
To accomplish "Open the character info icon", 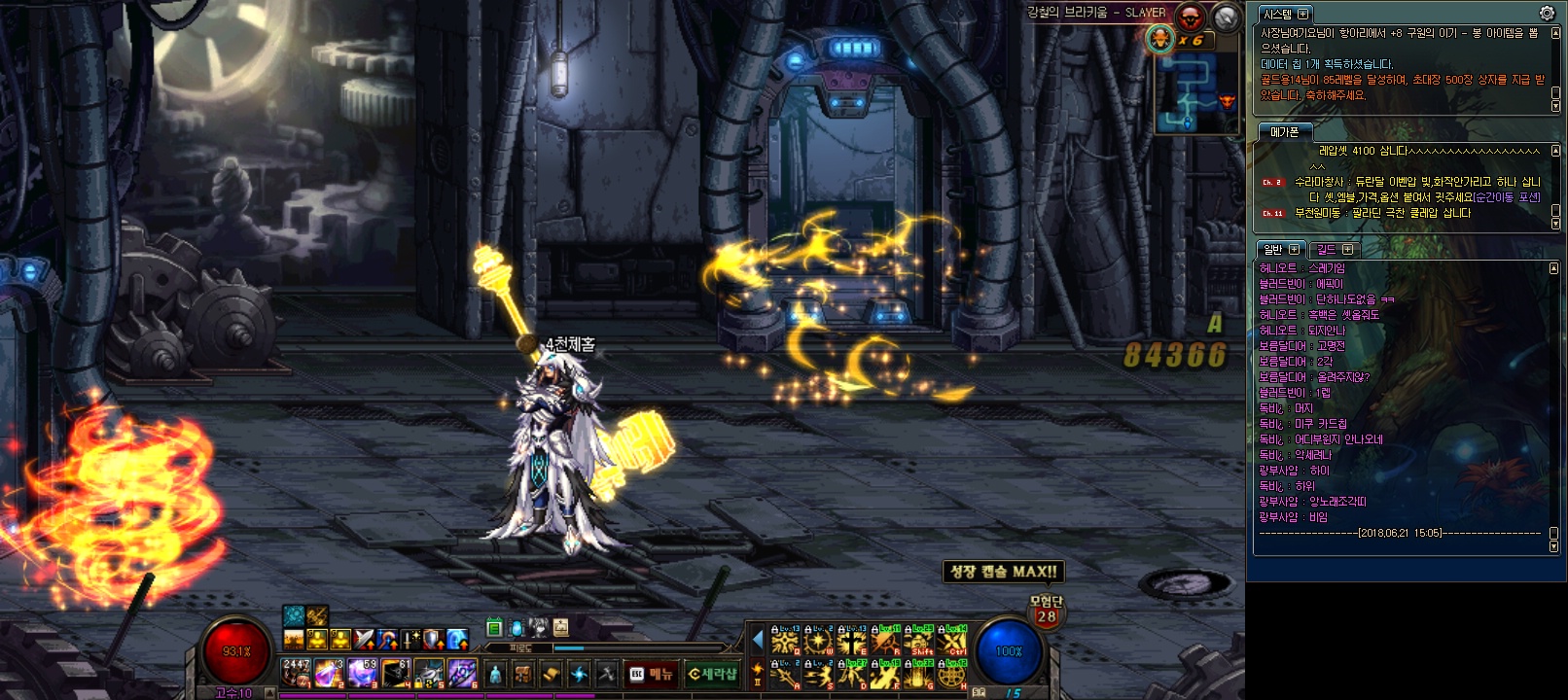I will [x=495, y=674].
